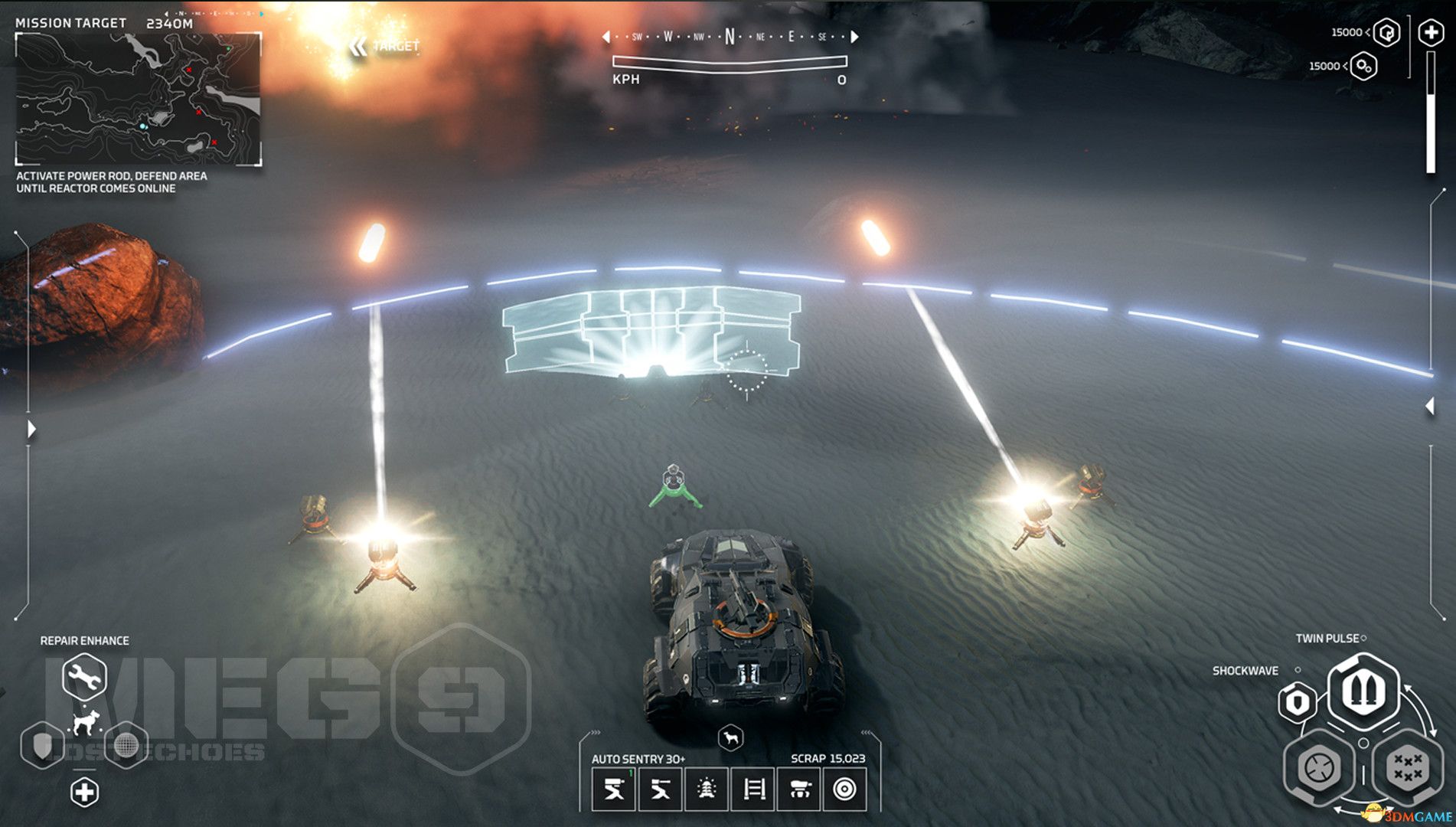
Task: Open the mission minimap
Action: click(139, 99)
